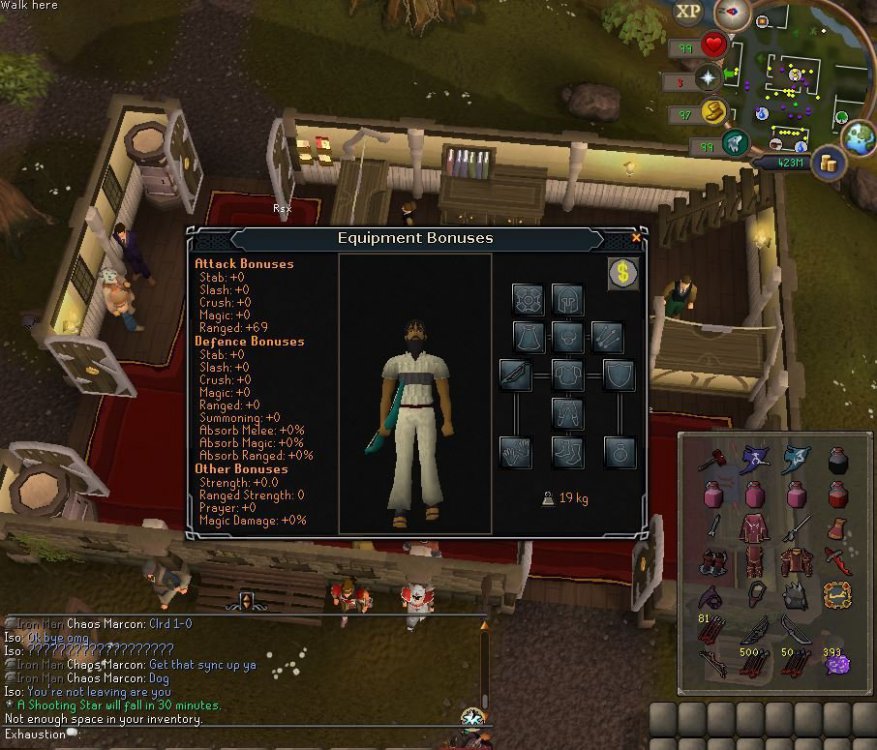Click the summoning wolf orb
Viewport: 877px width, 750px height.
[x=735, y=143]
